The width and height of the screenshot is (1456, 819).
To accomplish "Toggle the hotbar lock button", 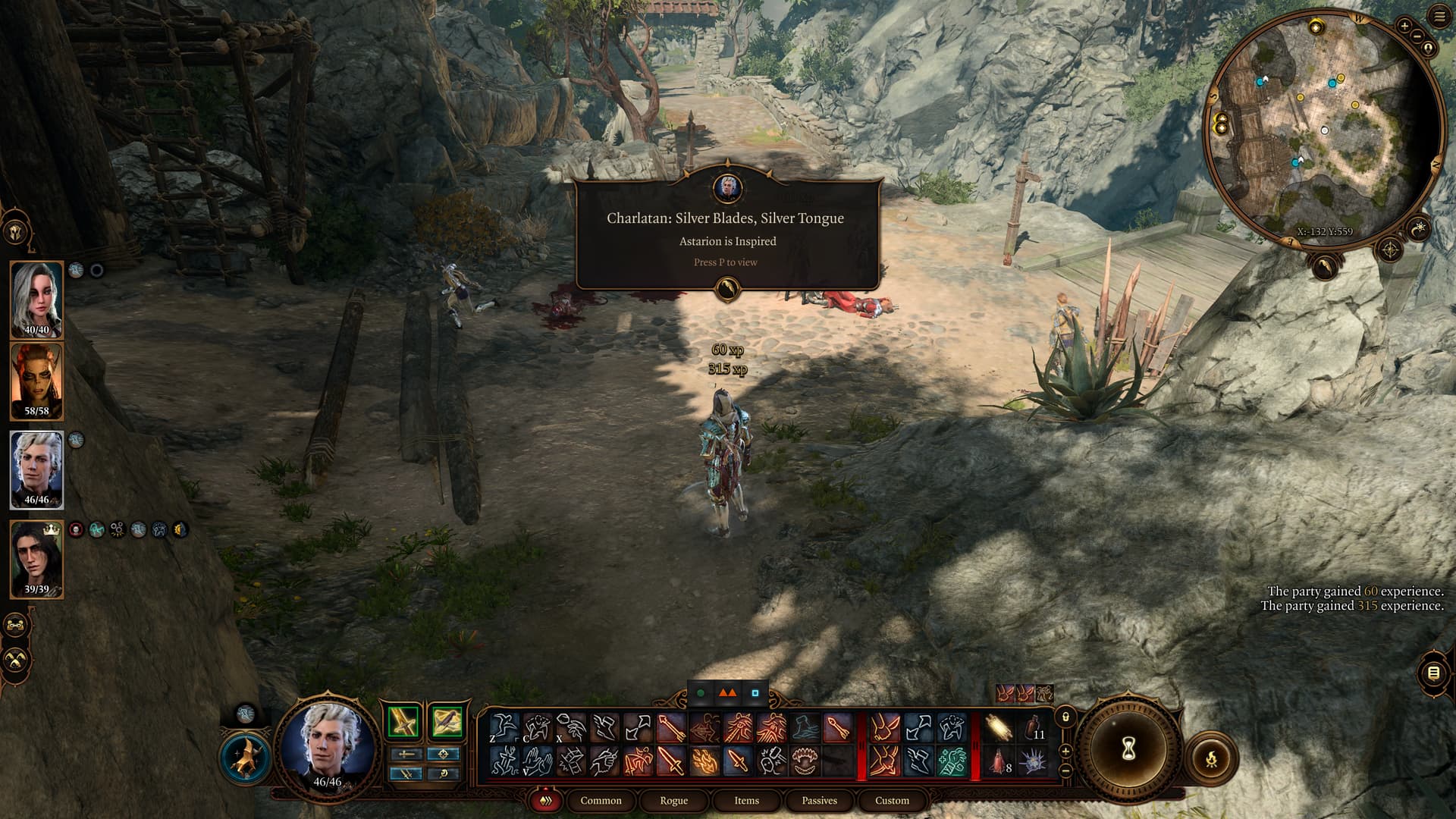I will click(x=1065, y=717).
